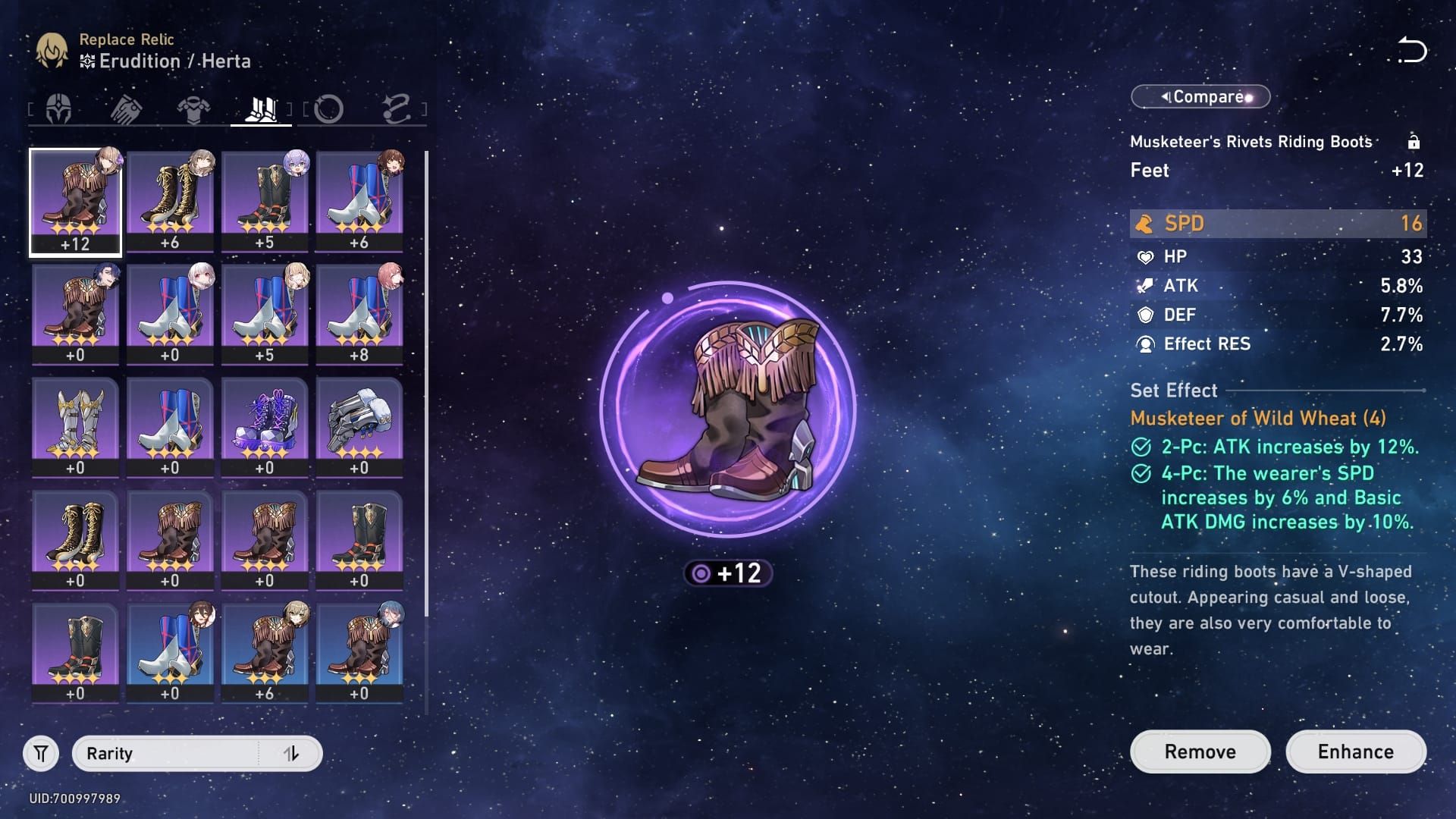
Task: Switch to the Body relic category tab
Action: coord(193,108)
